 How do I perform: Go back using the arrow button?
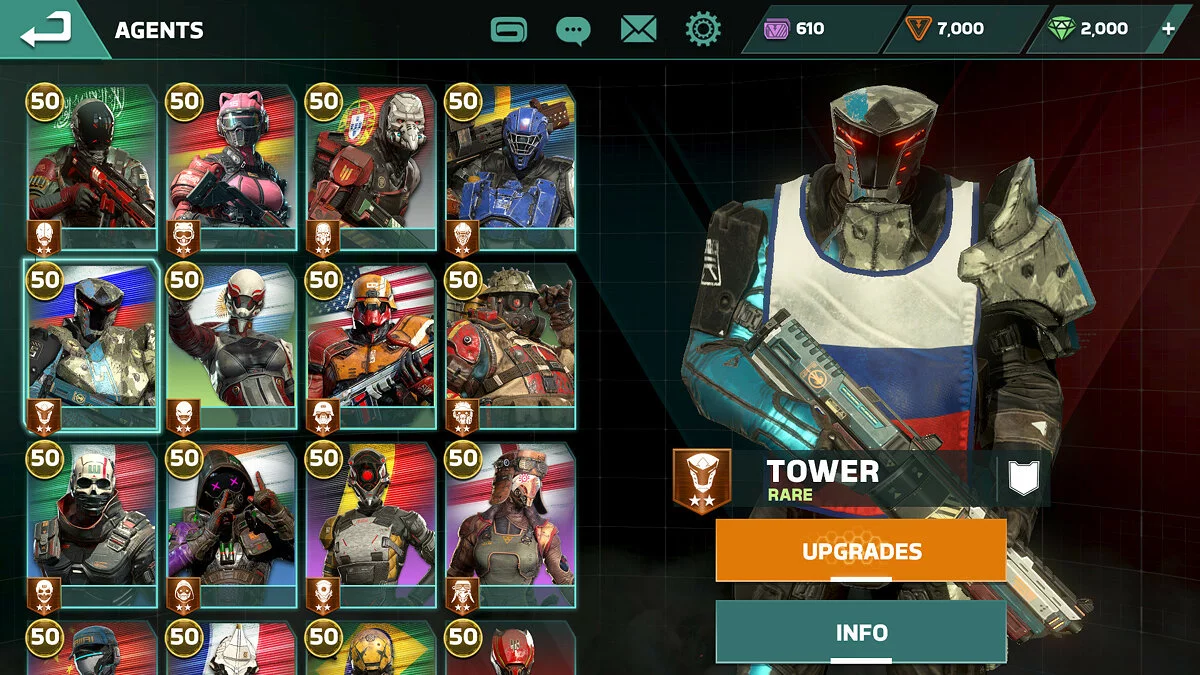47,29
